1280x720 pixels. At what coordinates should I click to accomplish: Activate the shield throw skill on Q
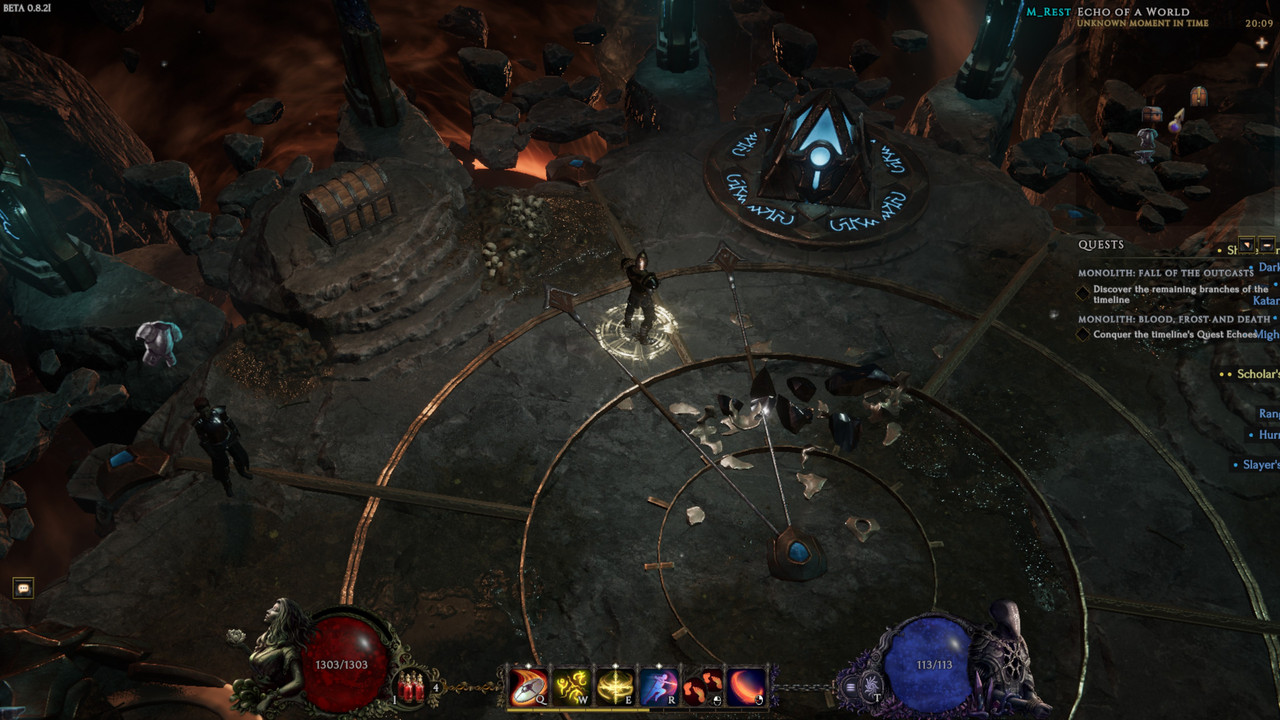pos(528,687)
